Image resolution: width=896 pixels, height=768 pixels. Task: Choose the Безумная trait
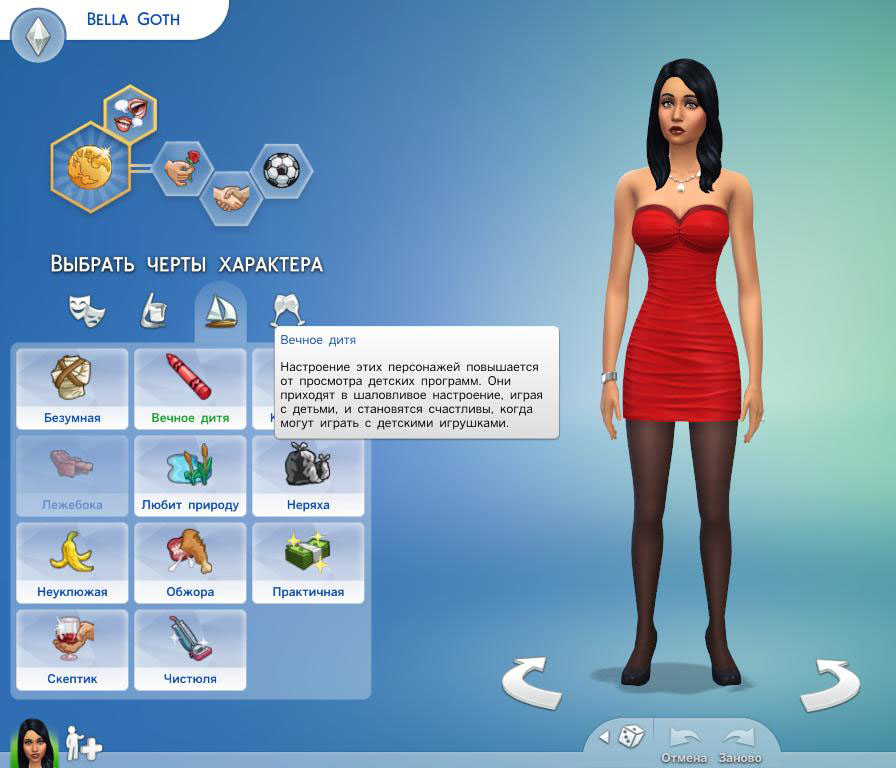72,388
